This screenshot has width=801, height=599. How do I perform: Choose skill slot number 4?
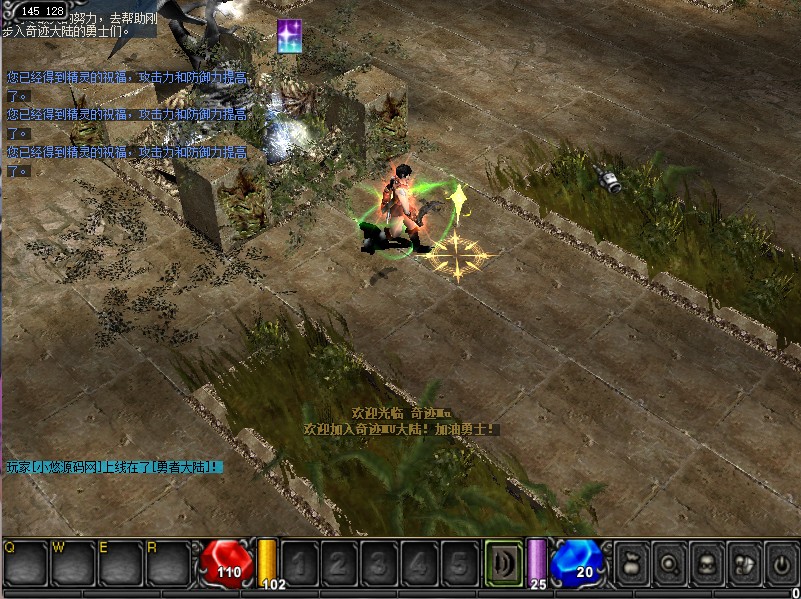[x=419, y=564]
